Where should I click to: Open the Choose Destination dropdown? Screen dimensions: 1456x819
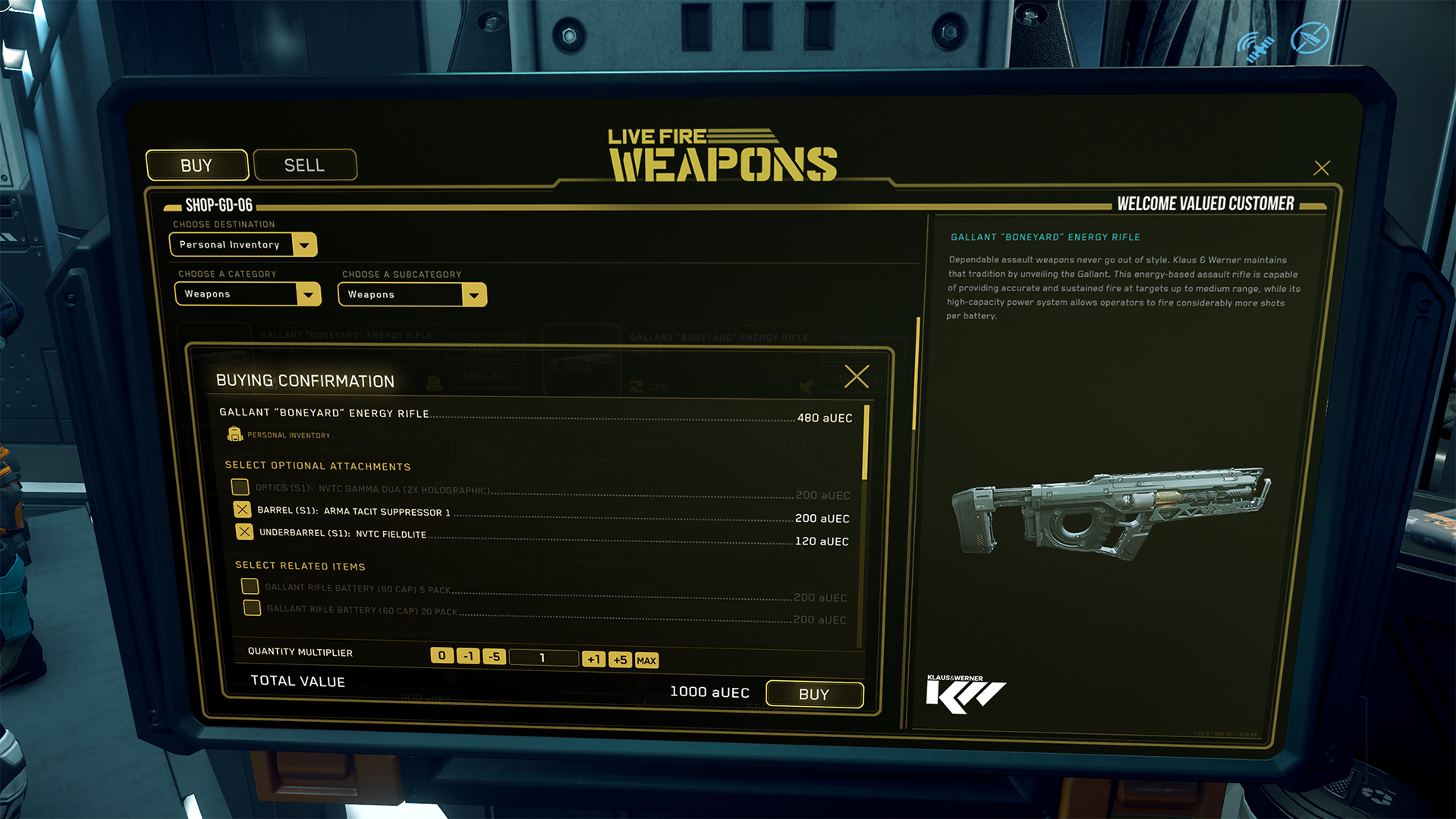(x=304, y=245)
